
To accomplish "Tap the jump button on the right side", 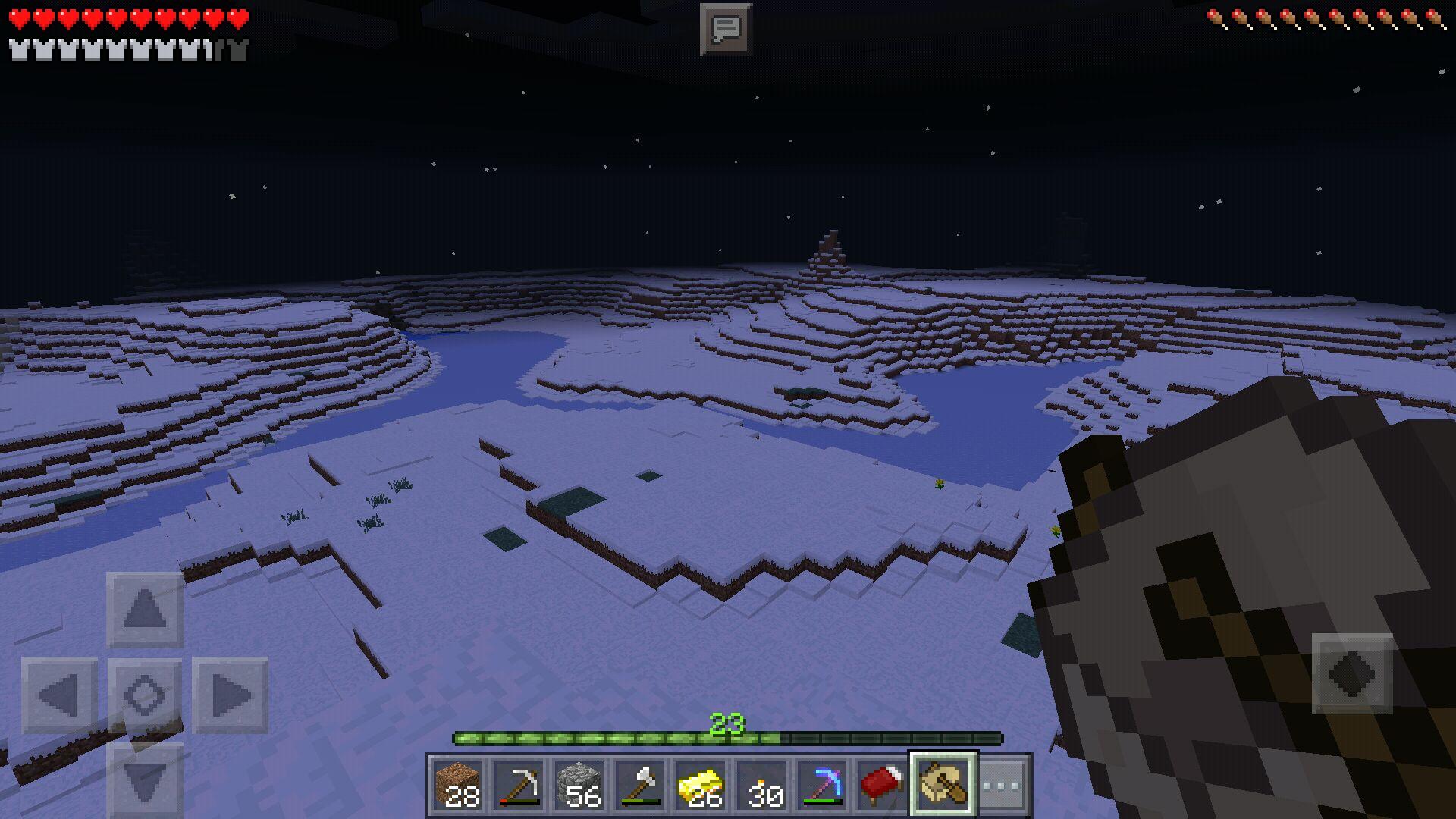I will (x=1352, y=673).
